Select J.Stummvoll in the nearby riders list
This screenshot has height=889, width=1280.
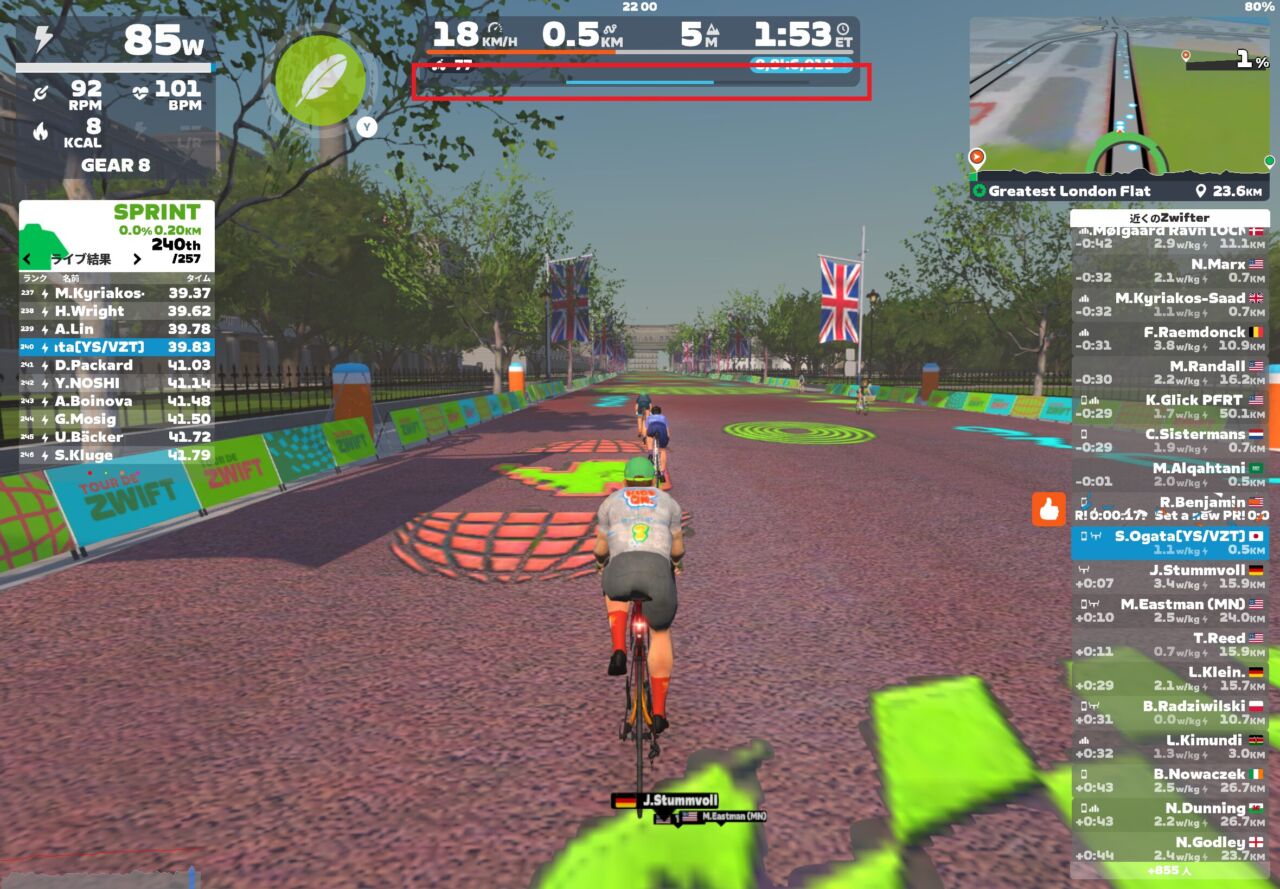pos(1170,577)
